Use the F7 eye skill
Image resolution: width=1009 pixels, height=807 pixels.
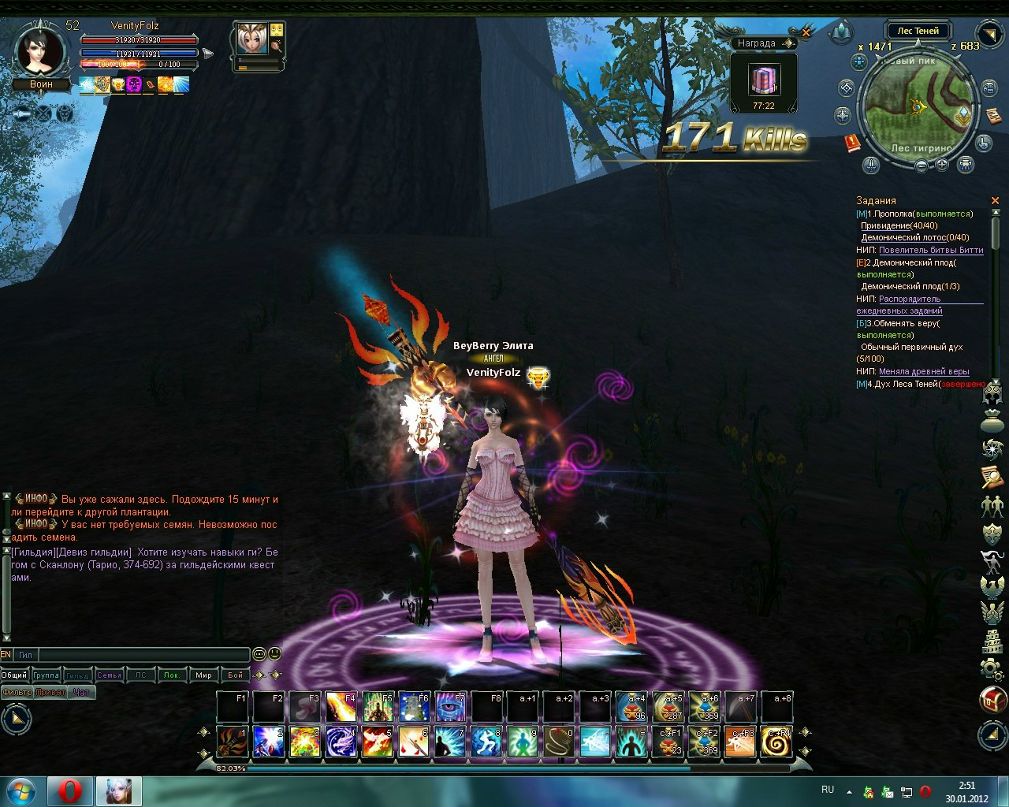click(x=450, y=707)
